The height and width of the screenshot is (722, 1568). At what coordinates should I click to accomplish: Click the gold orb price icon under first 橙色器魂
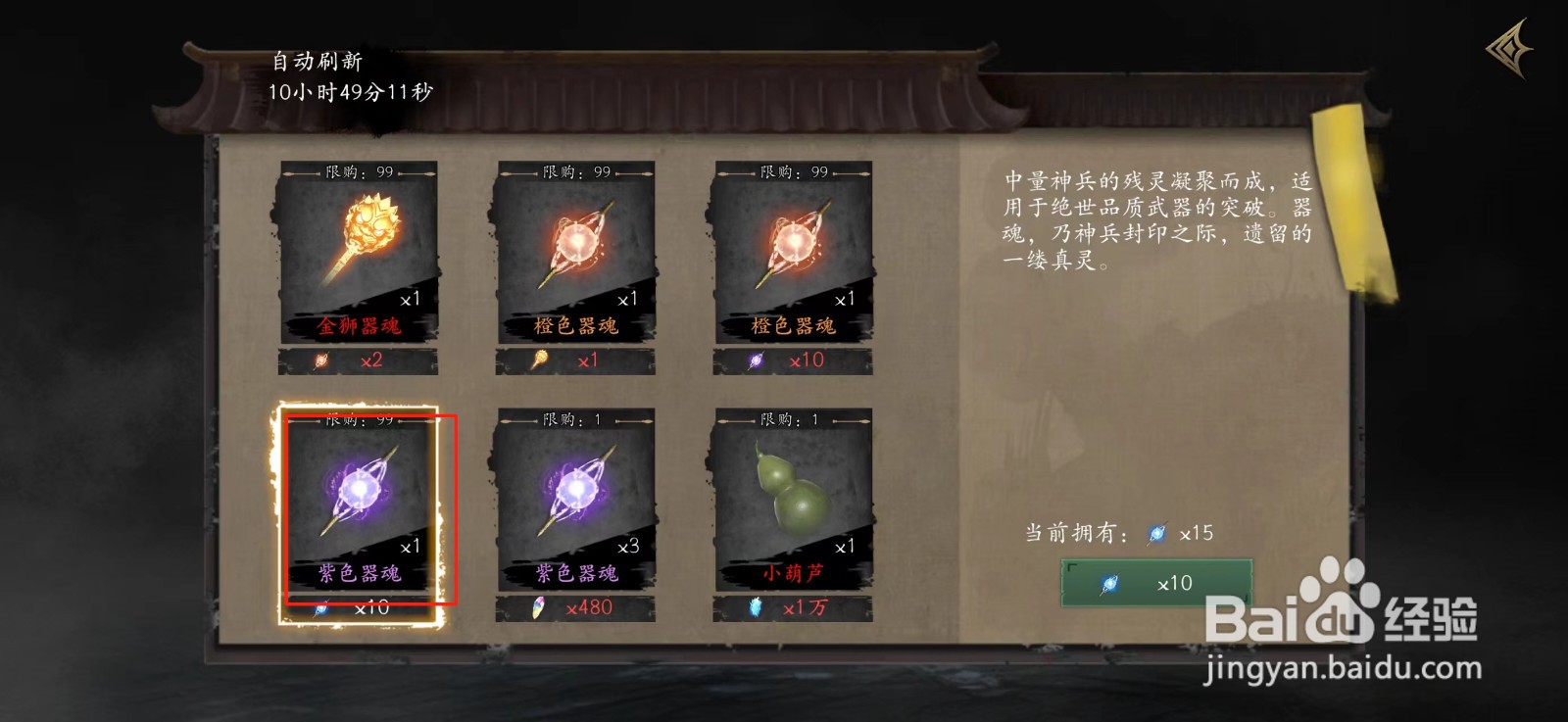(x=537, y=360)
